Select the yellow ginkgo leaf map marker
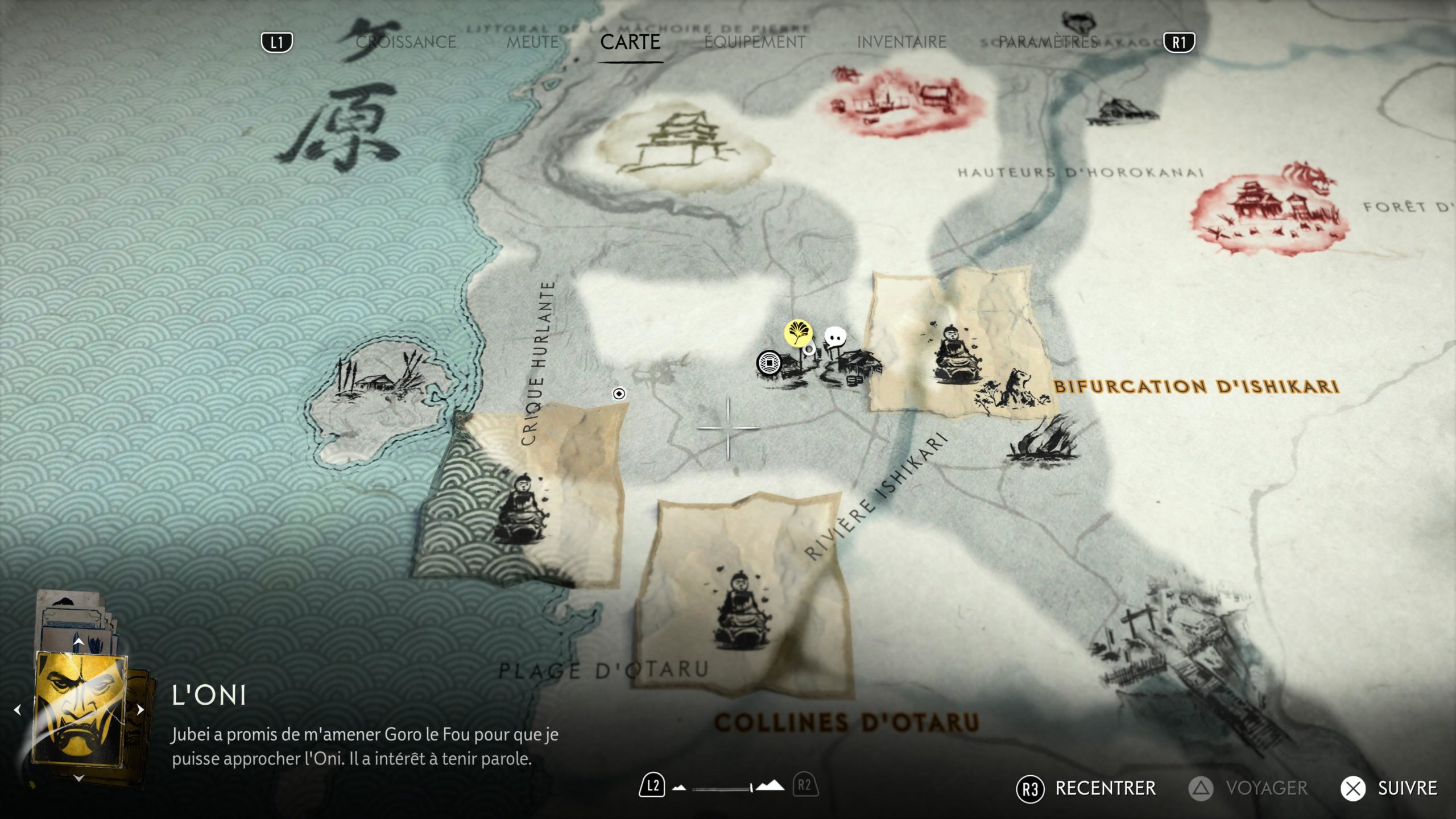Screen dimensions: 1456x819 (x=798, y=333)
